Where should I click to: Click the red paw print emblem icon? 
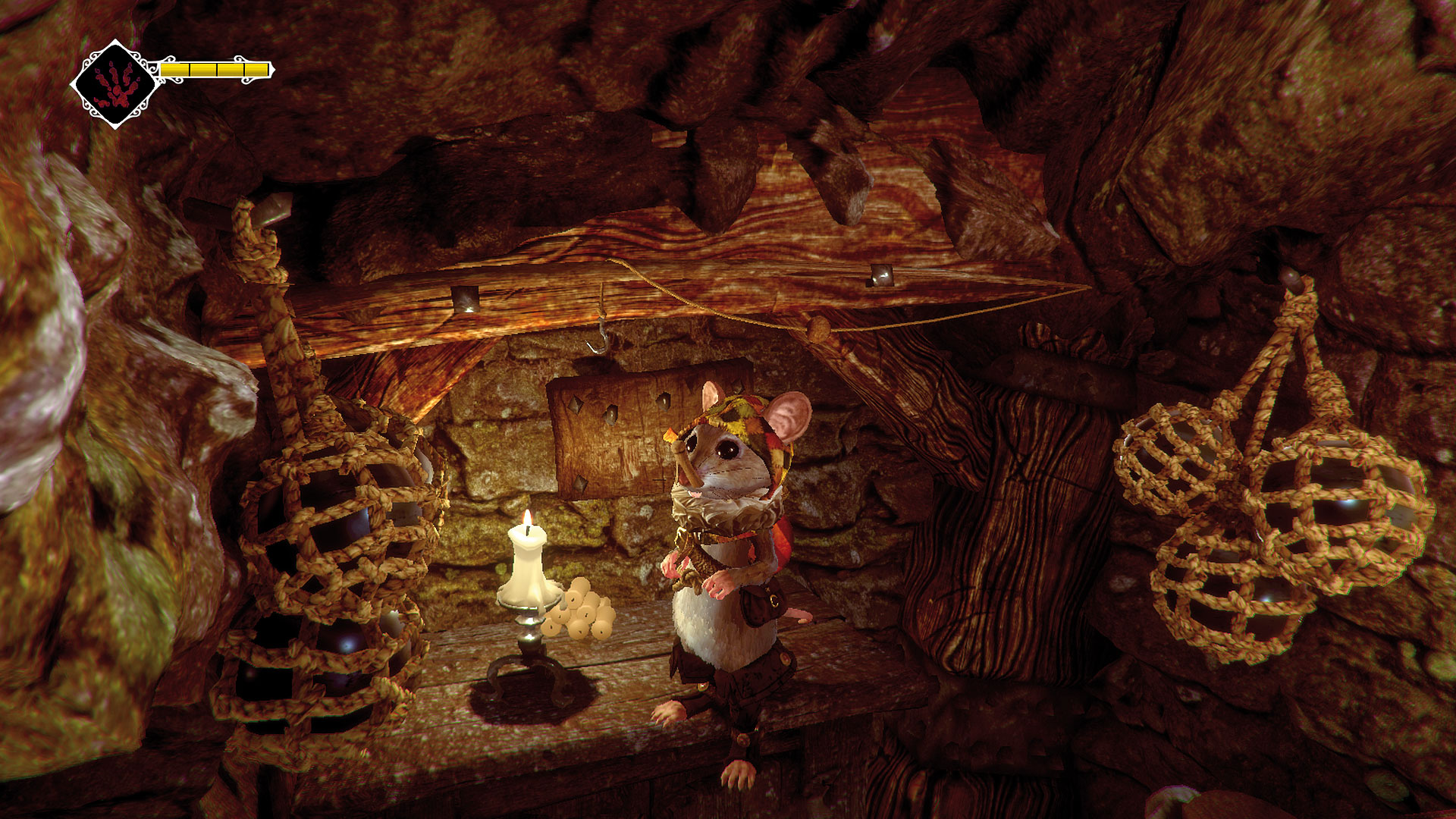(116, 84)
